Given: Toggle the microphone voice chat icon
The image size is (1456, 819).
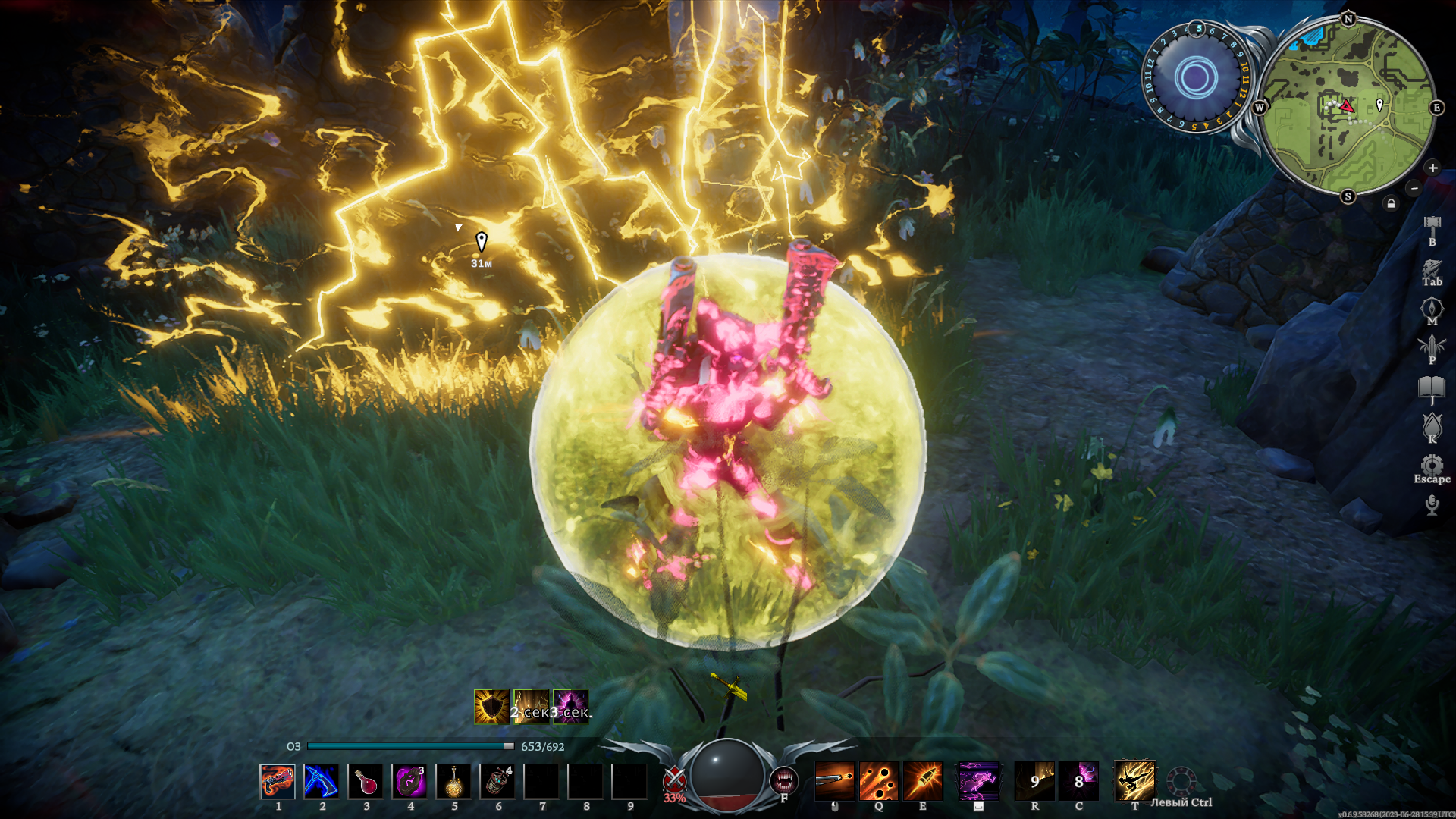Looking at the screenshot, I should (1432, 505).
